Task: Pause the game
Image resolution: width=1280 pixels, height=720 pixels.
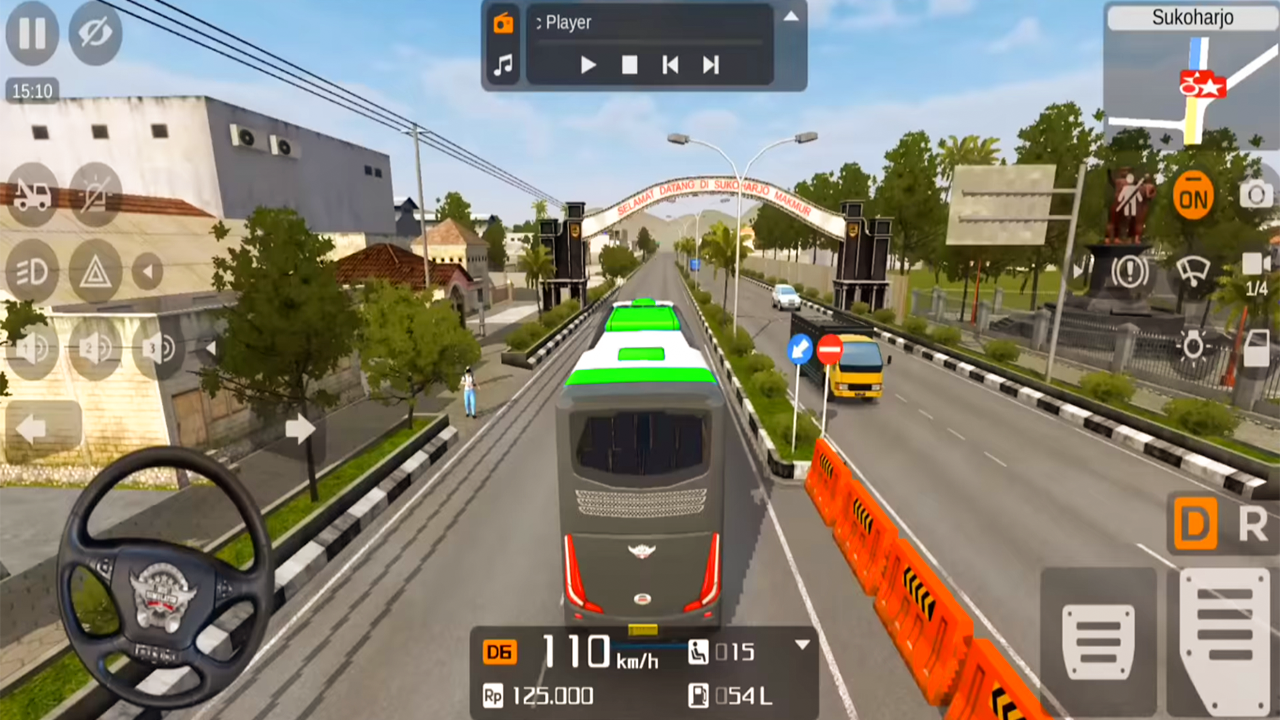Action: (31, 34)
